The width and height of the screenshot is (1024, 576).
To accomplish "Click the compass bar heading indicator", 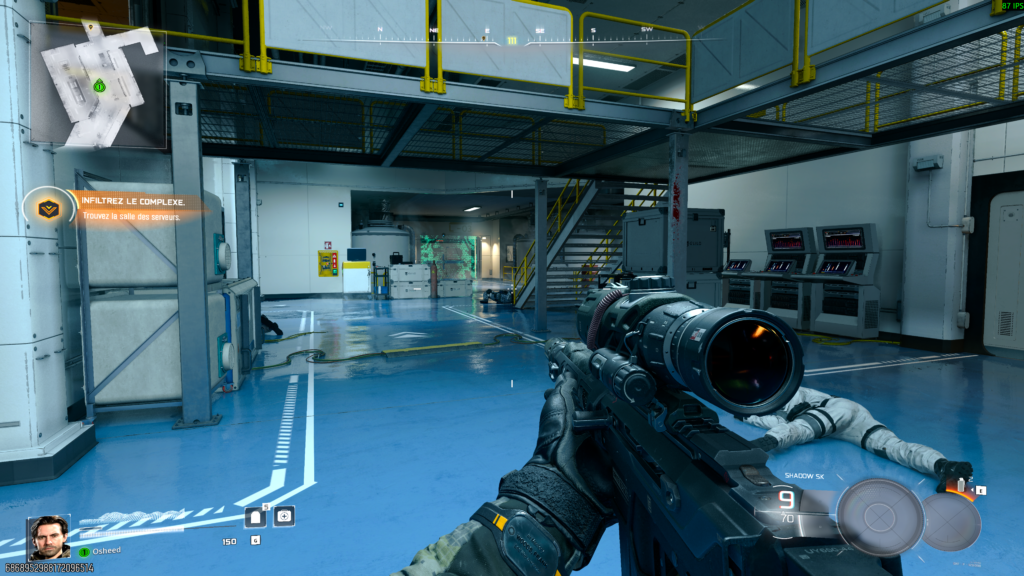I will pyautogui.click(x=512, y=41).
